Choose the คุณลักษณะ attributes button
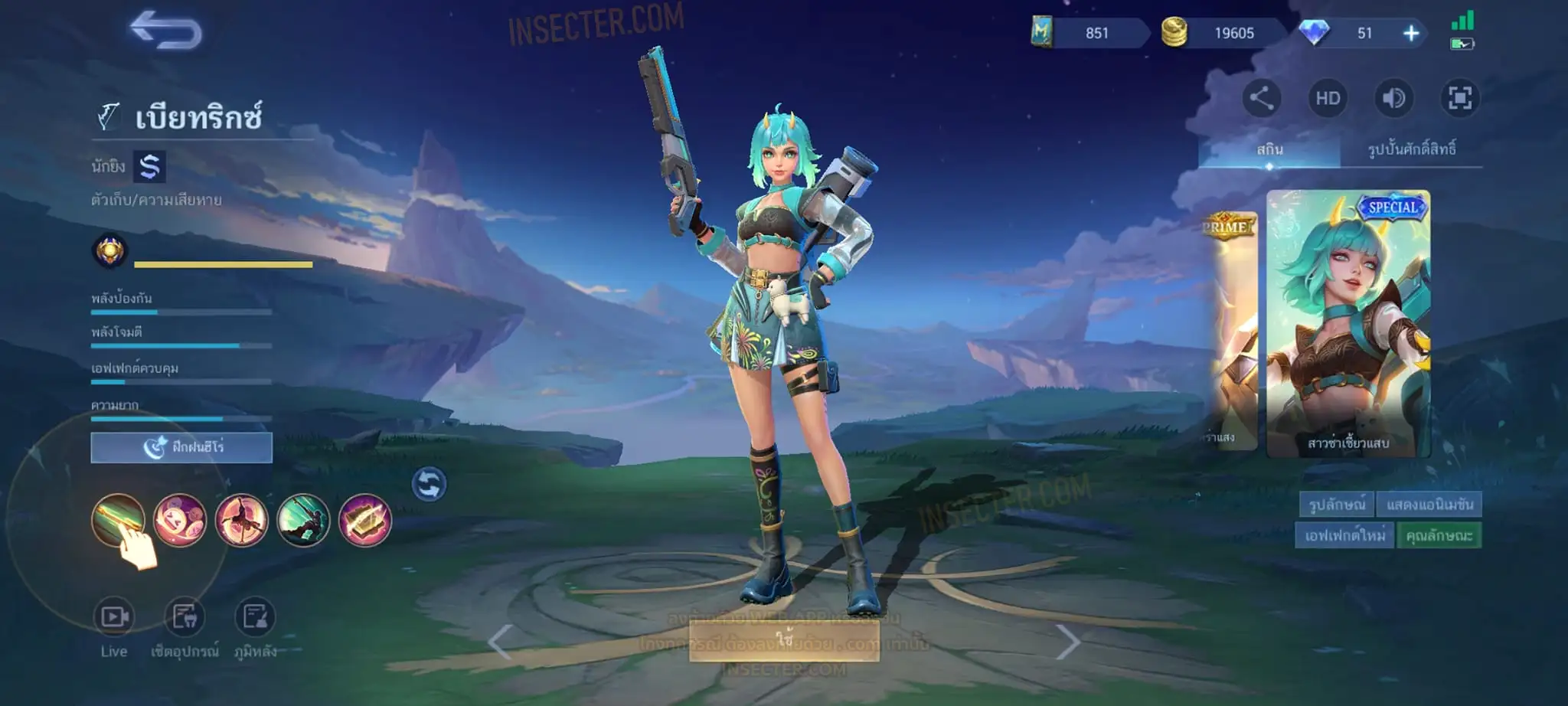 (x=1439, y=535)
